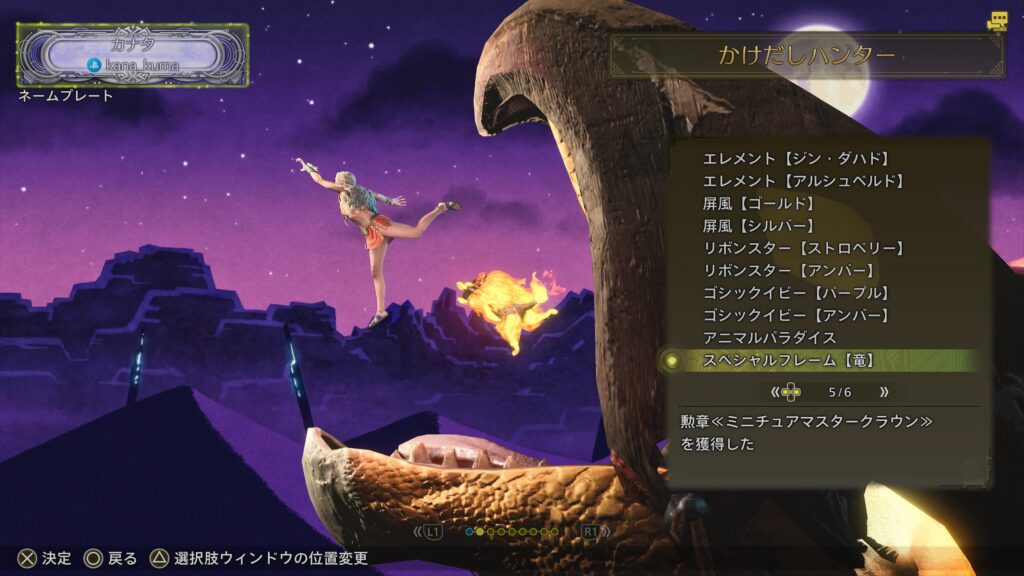This screenshot has height=576, width=1024.
Task: Pick the 屏風【シルバー】 option
Action: [x=759, y=226]
